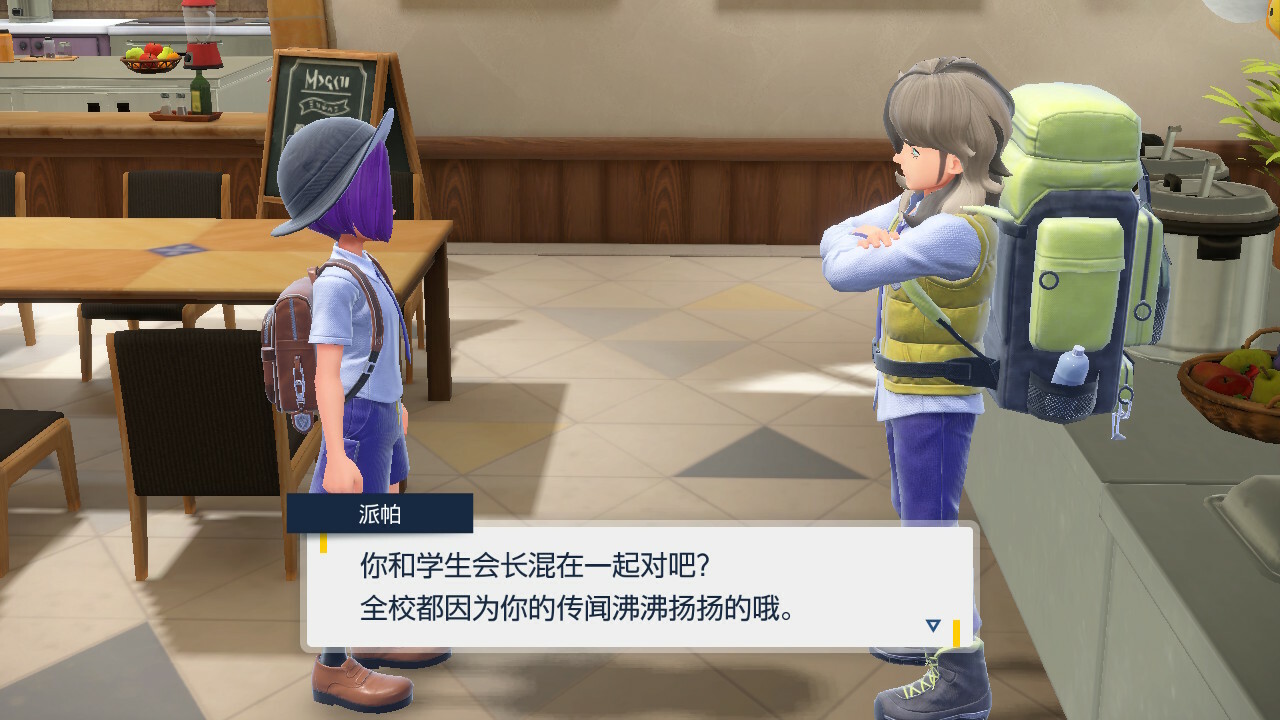Advance dialogue with the blue arrow indicator
The width and height of the screenshot is (1280, 720).
click(x=933, y=625)
